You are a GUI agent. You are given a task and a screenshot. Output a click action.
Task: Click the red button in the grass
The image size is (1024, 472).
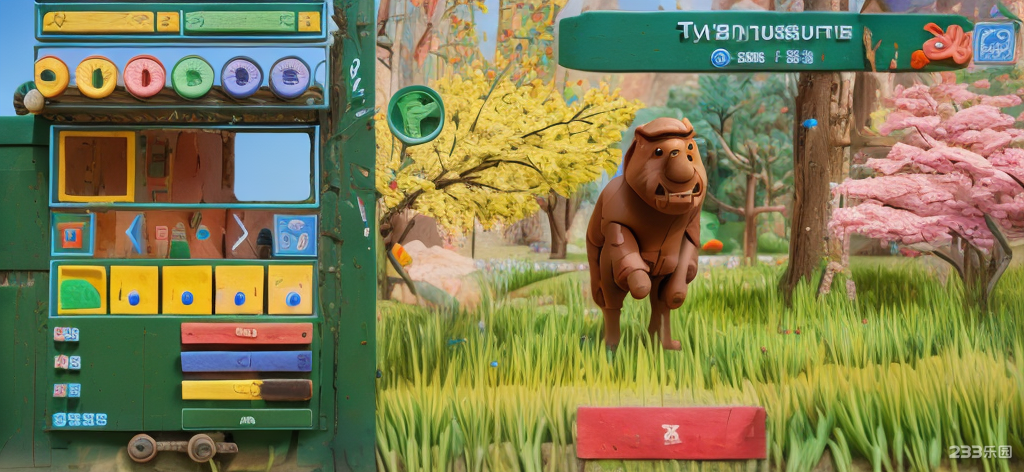pos(671,433)
